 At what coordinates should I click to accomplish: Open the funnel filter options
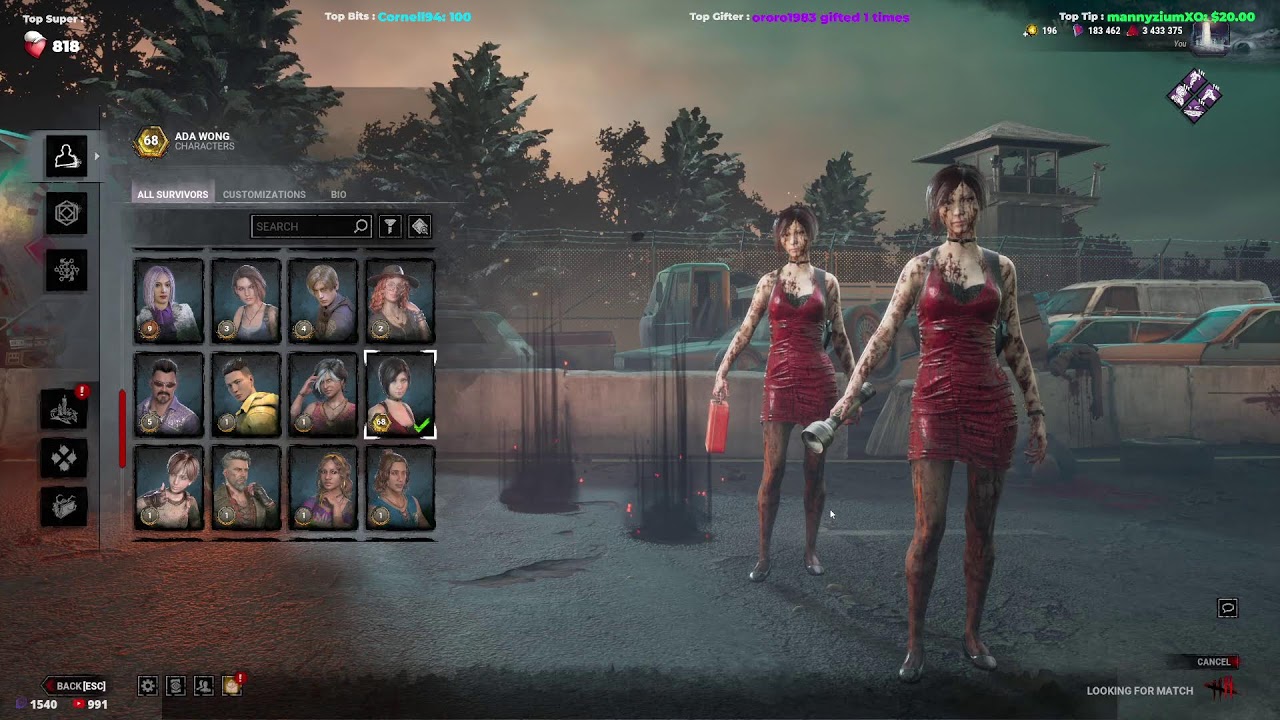390,227
